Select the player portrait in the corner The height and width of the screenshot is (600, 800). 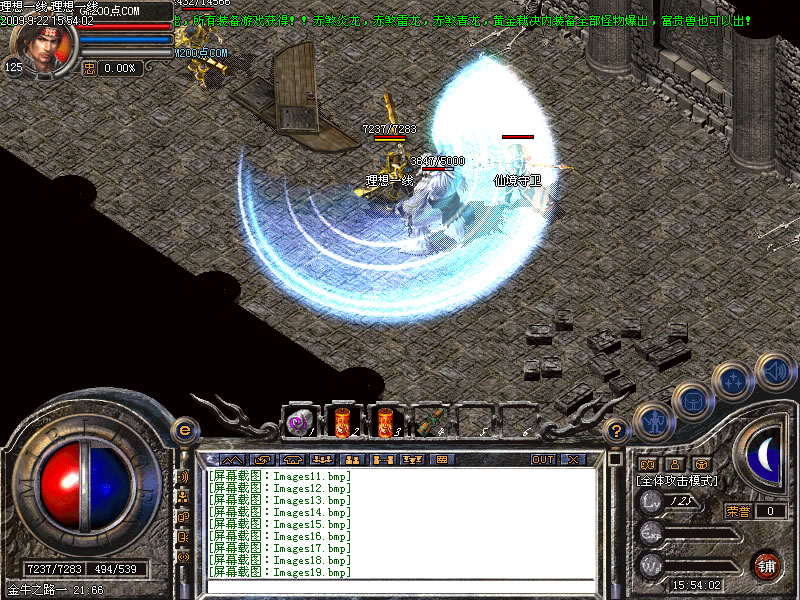click(x=42, y=48)
